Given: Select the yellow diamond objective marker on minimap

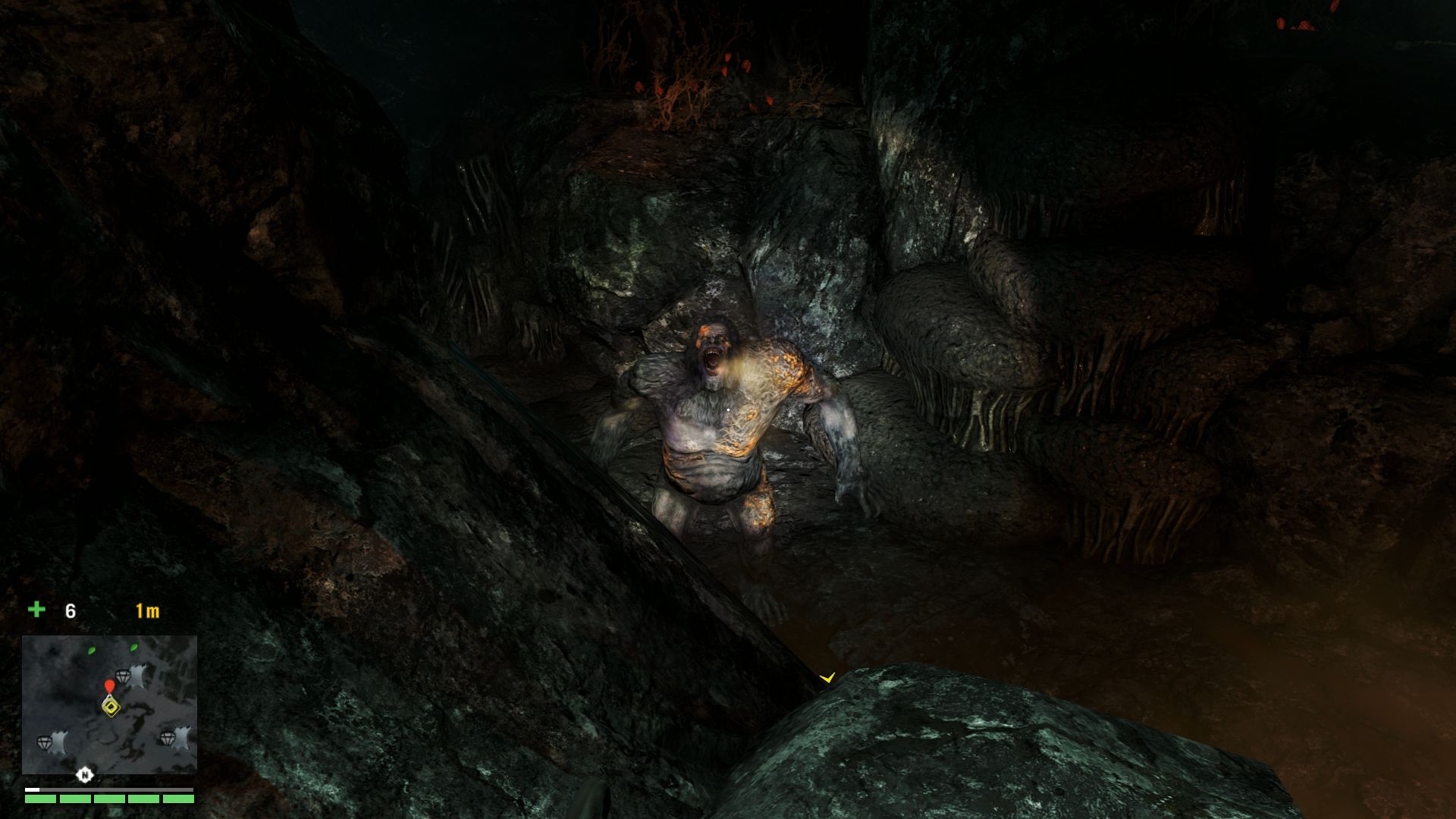Looking at the screenshot, I should tap(111, 707).
